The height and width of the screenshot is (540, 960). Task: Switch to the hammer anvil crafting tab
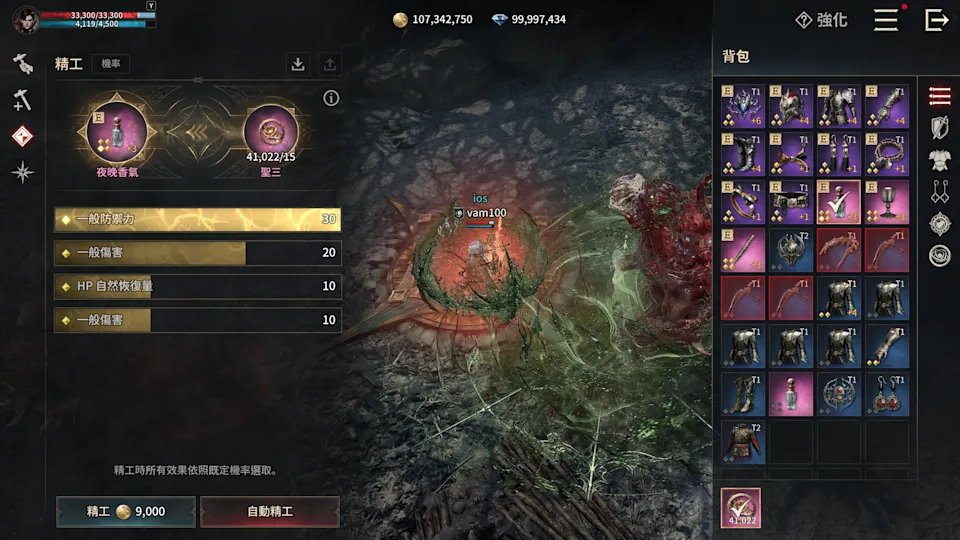pyautogui.click(x=23, y=64)
